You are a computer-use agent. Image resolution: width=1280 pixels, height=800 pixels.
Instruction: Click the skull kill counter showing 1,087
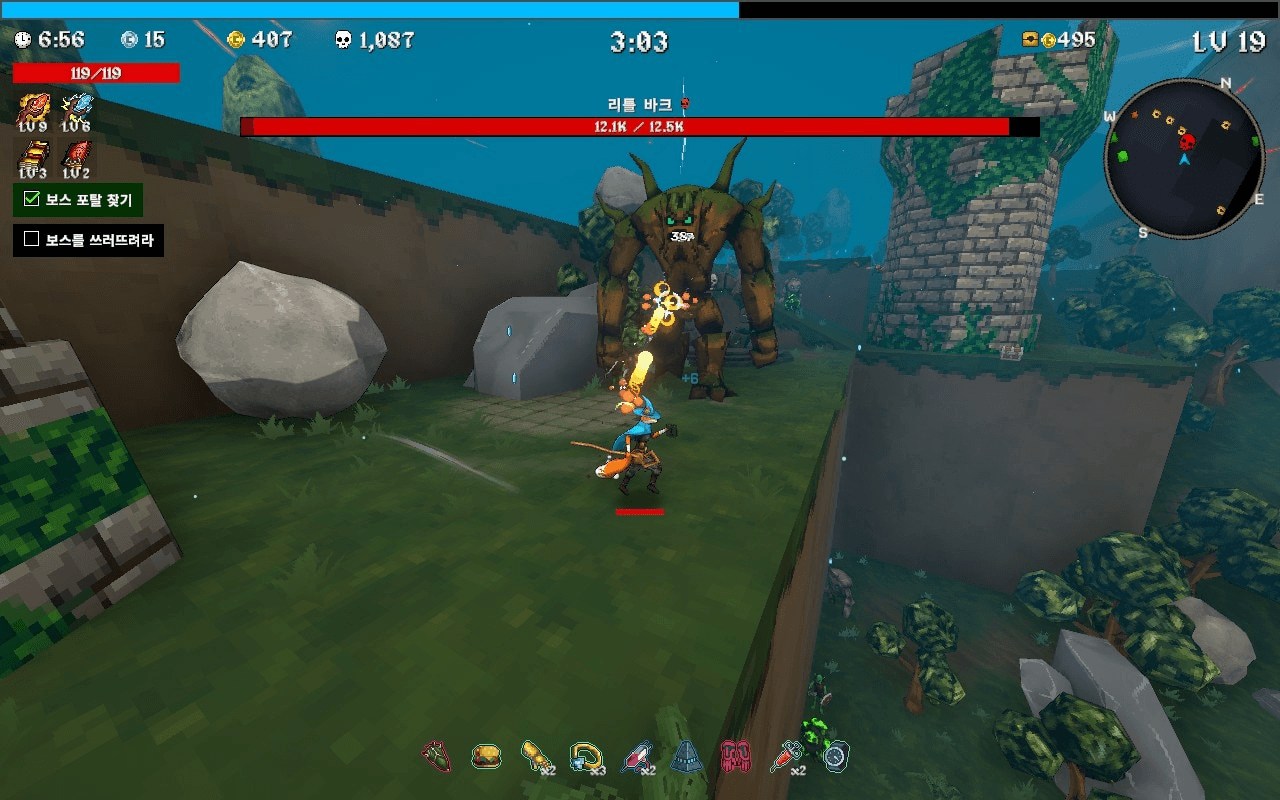point(375,41)
